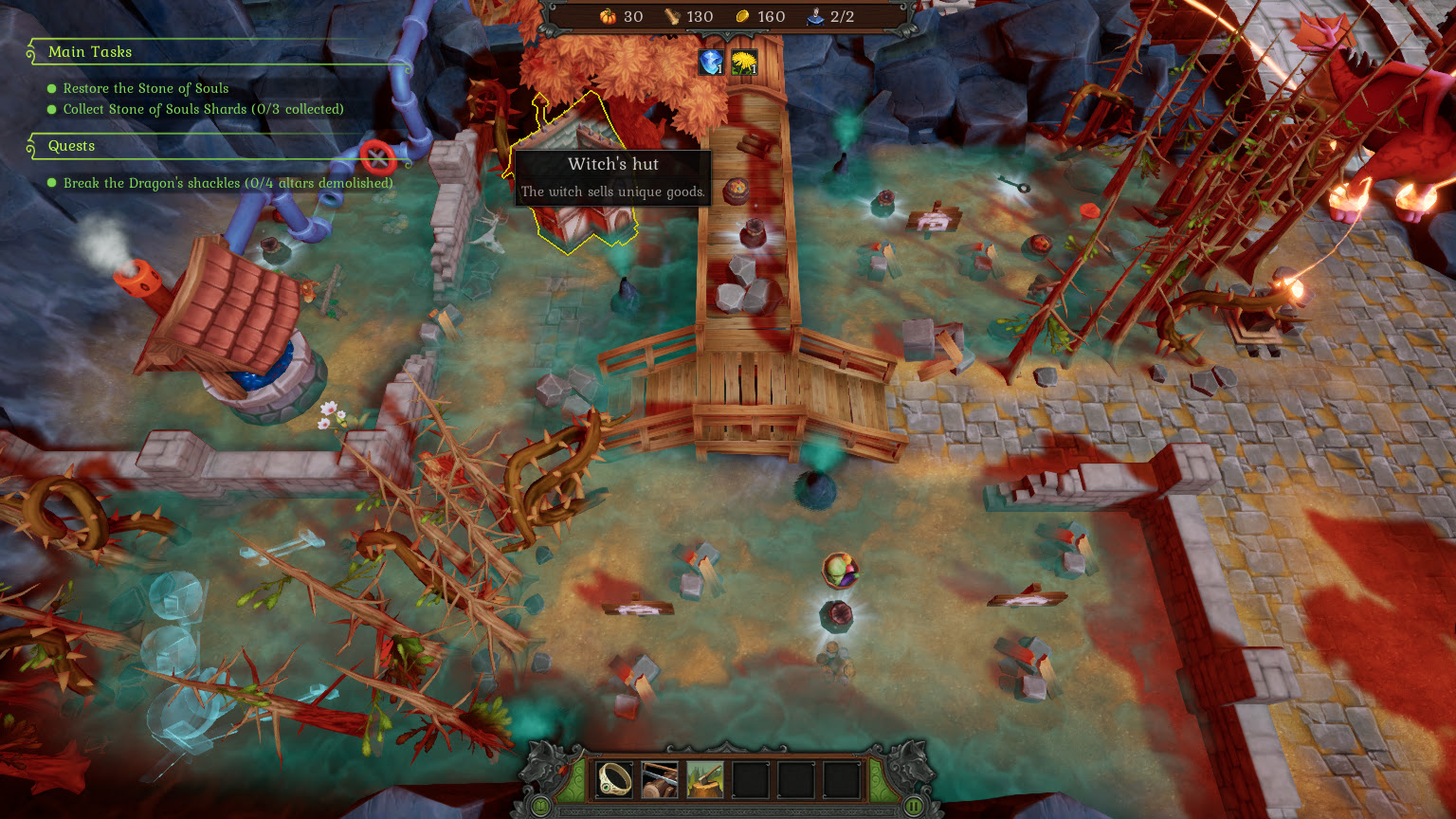This screenshot has height=819, width=1456.
Task: Select the blue crystal item icon
Action: pyautogui.click(x=711, y=63)
